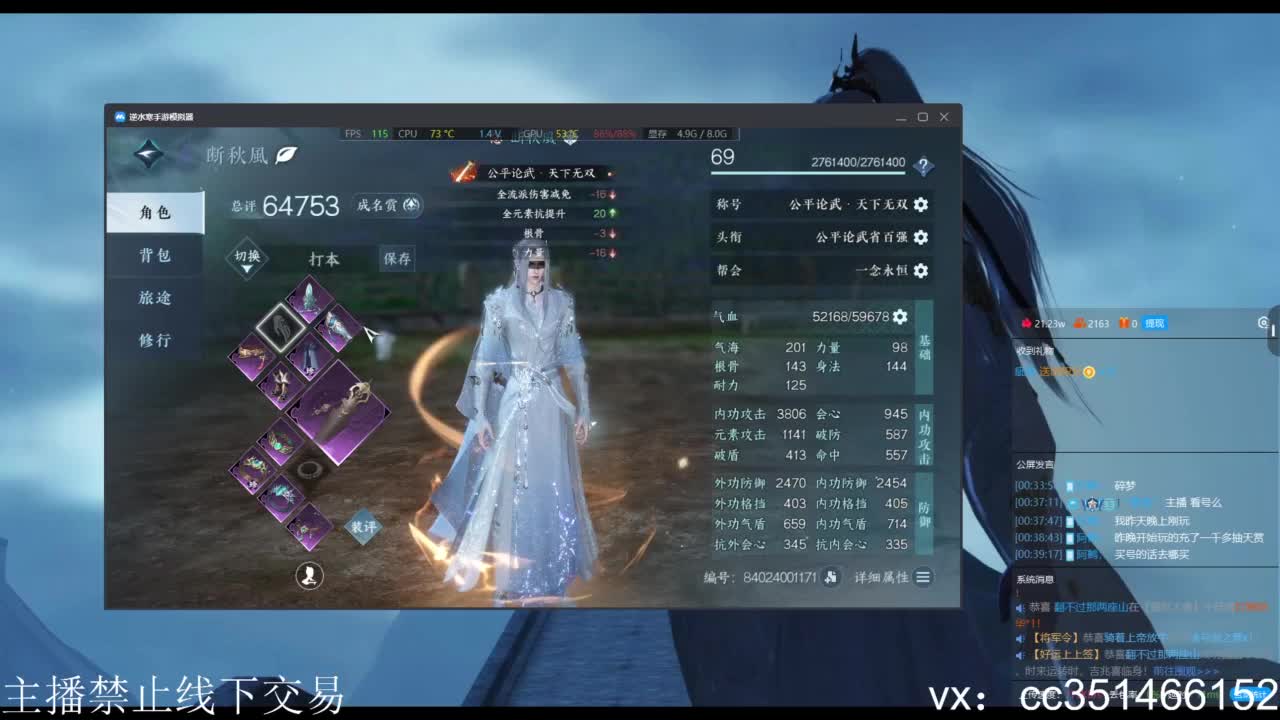Click the question mark help icon beside level 69
This screenshot has height=720, width=1280.
(923, 165)
